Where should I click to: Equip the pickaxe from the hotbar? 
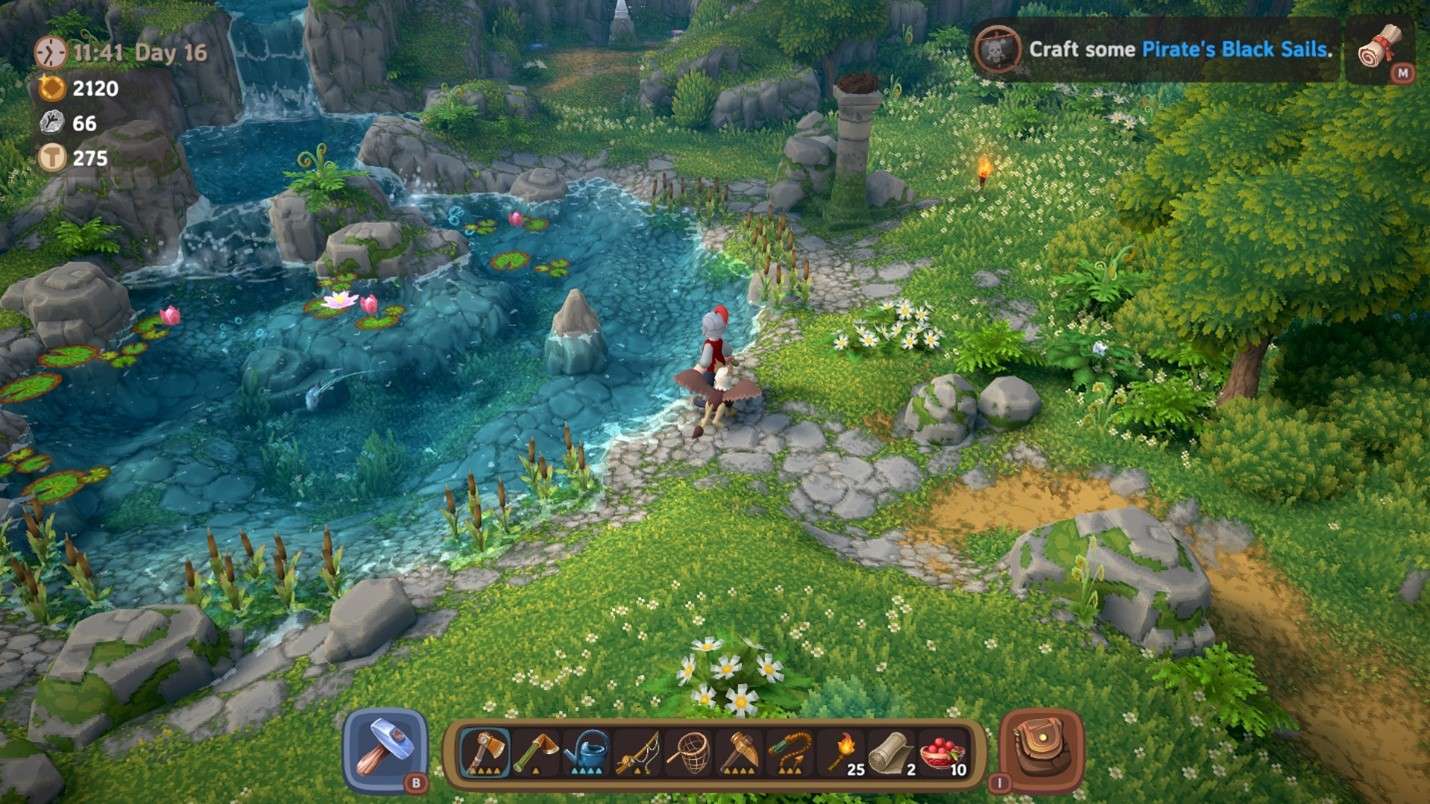741,751
